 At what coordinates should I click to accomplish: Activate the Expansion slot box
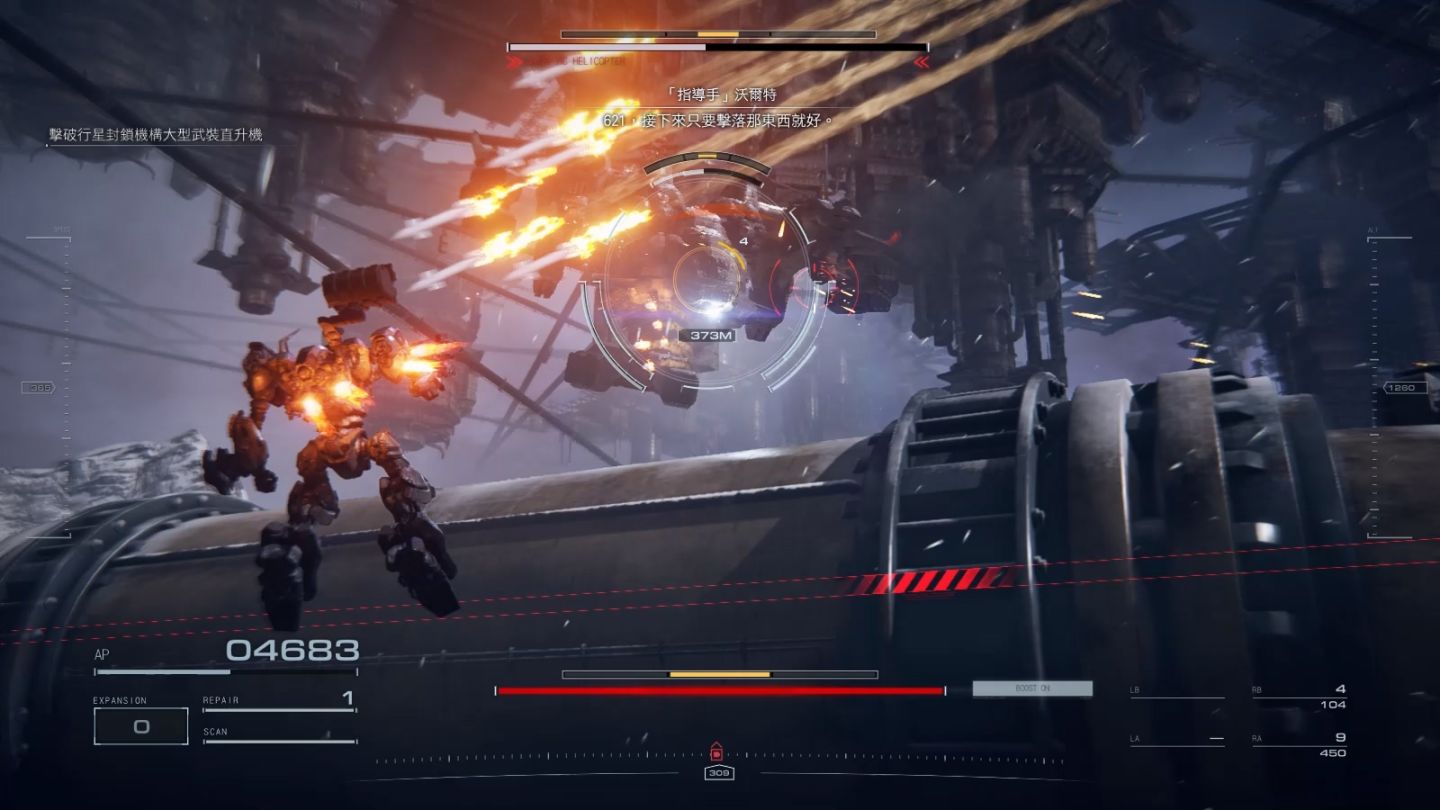(x=141, y=726)
